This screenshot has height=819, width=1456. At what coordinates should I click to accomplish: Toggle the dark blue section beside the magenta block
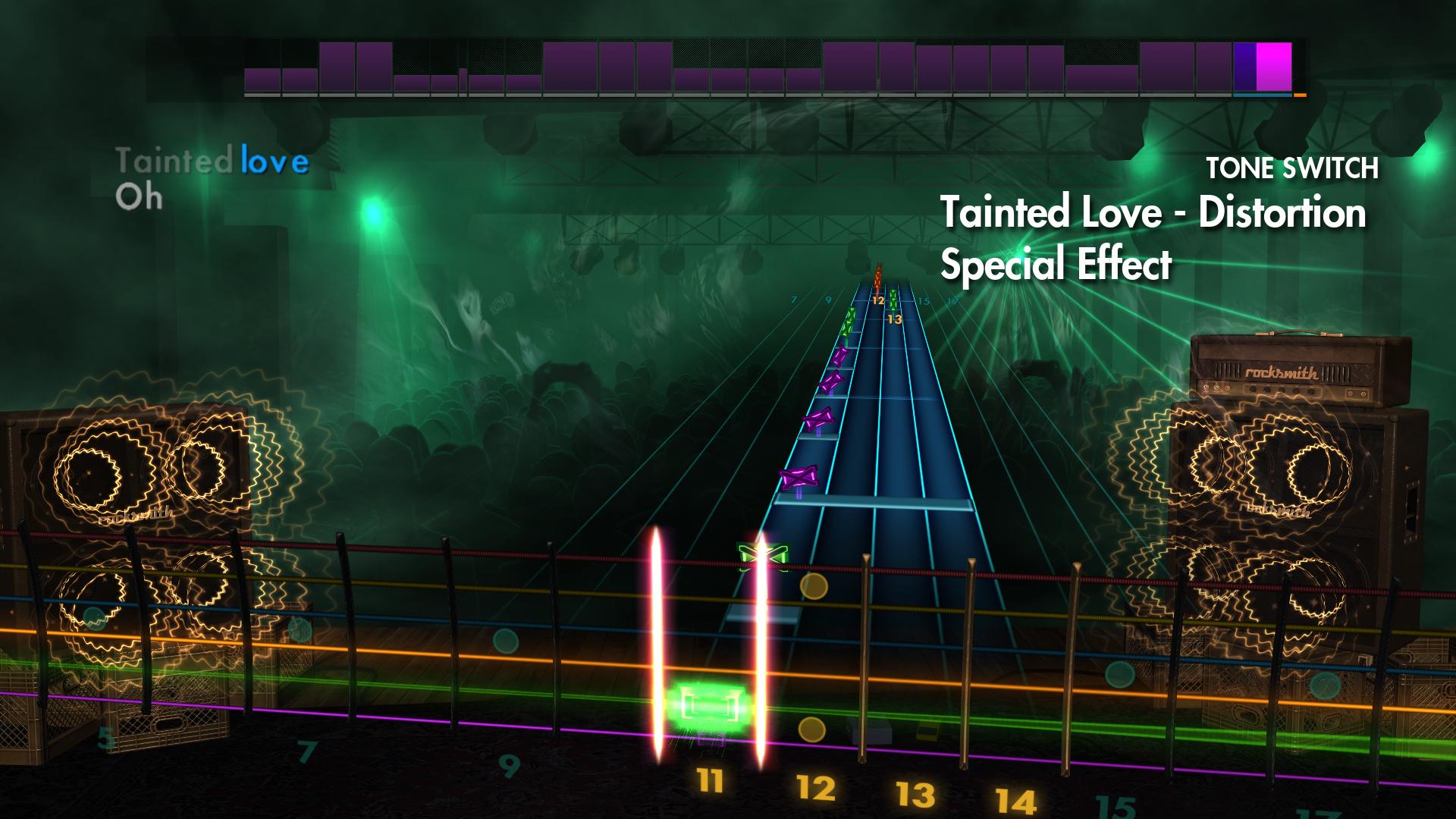point(1246,68)
